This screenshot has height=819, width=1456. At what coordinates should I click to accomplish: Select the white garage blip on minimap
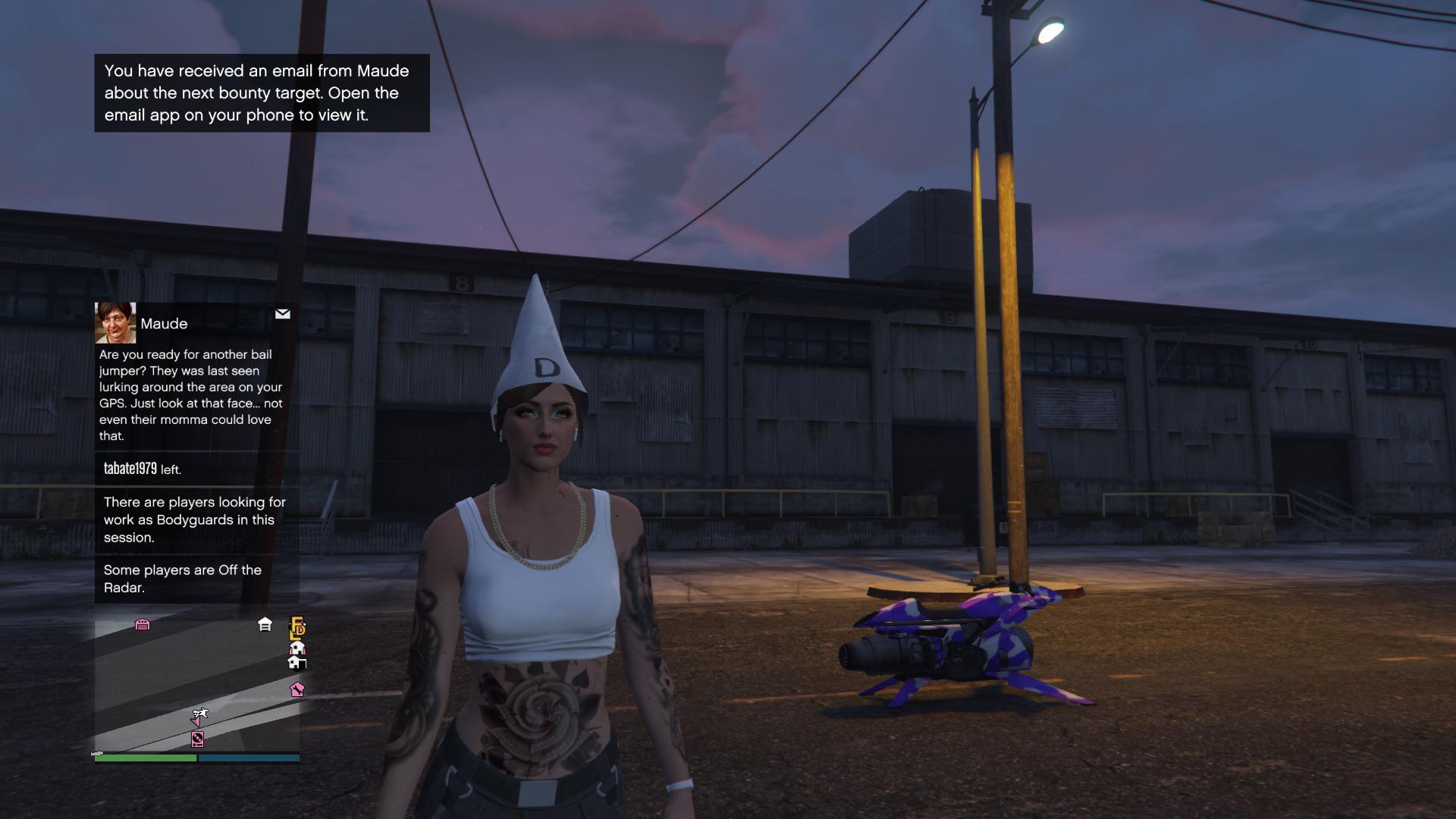pyautogui.click(x=265, y=624)
